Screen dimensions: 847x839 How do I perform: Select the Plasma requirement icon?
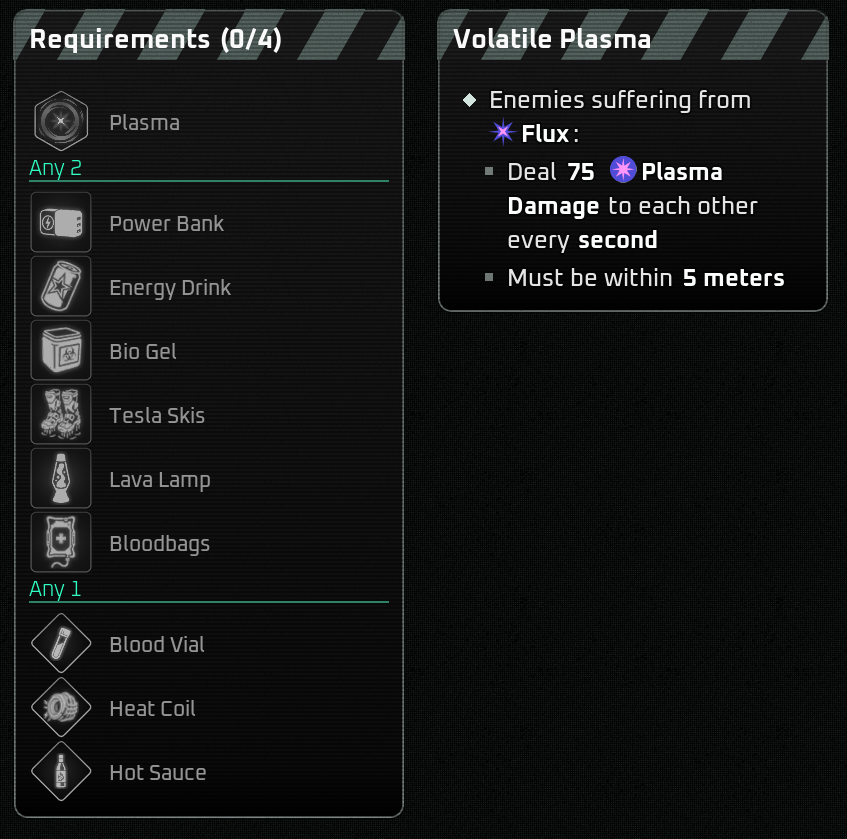coord(61,122)
